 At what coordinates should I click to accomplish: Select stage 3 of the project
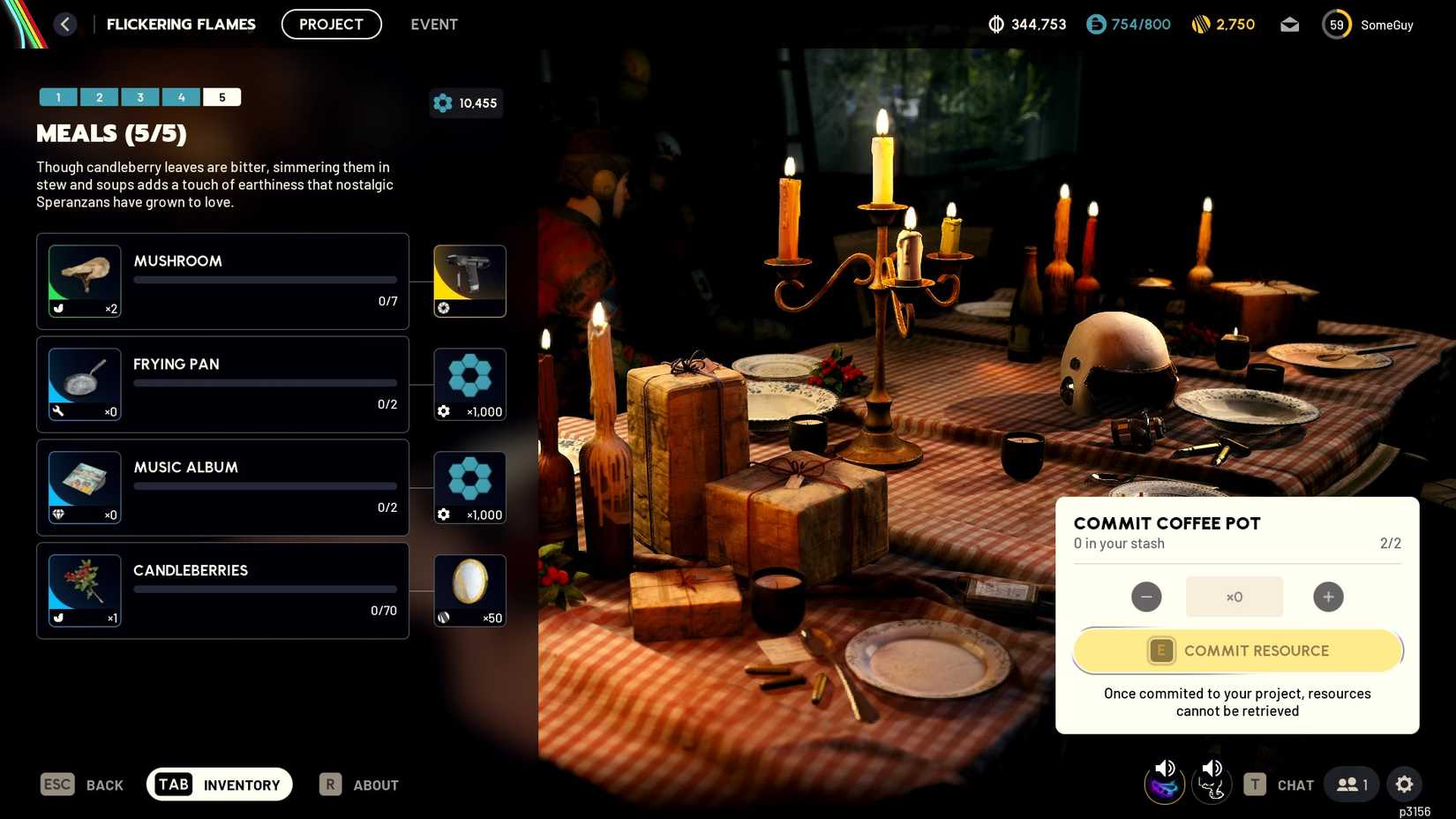(x=140, y=96)
